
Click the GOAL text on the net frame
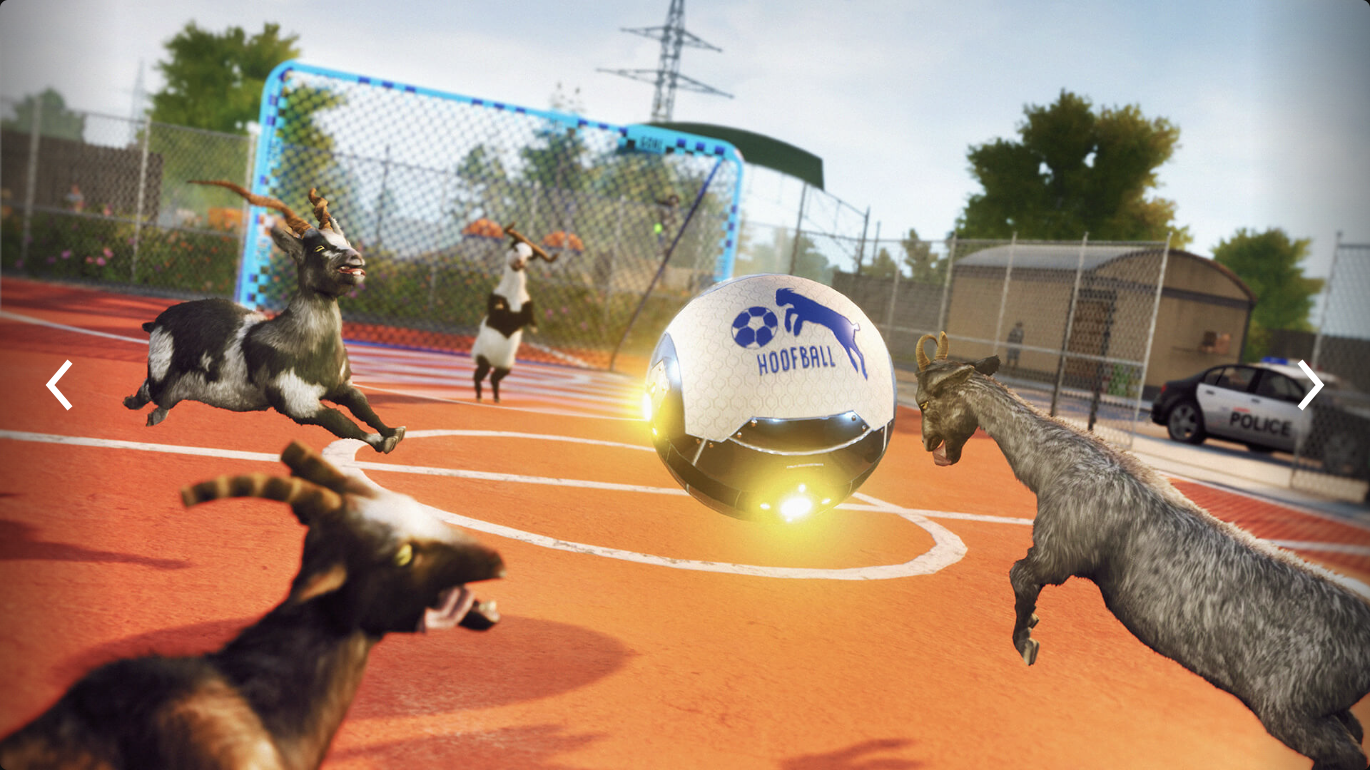[x=651, y=144]
